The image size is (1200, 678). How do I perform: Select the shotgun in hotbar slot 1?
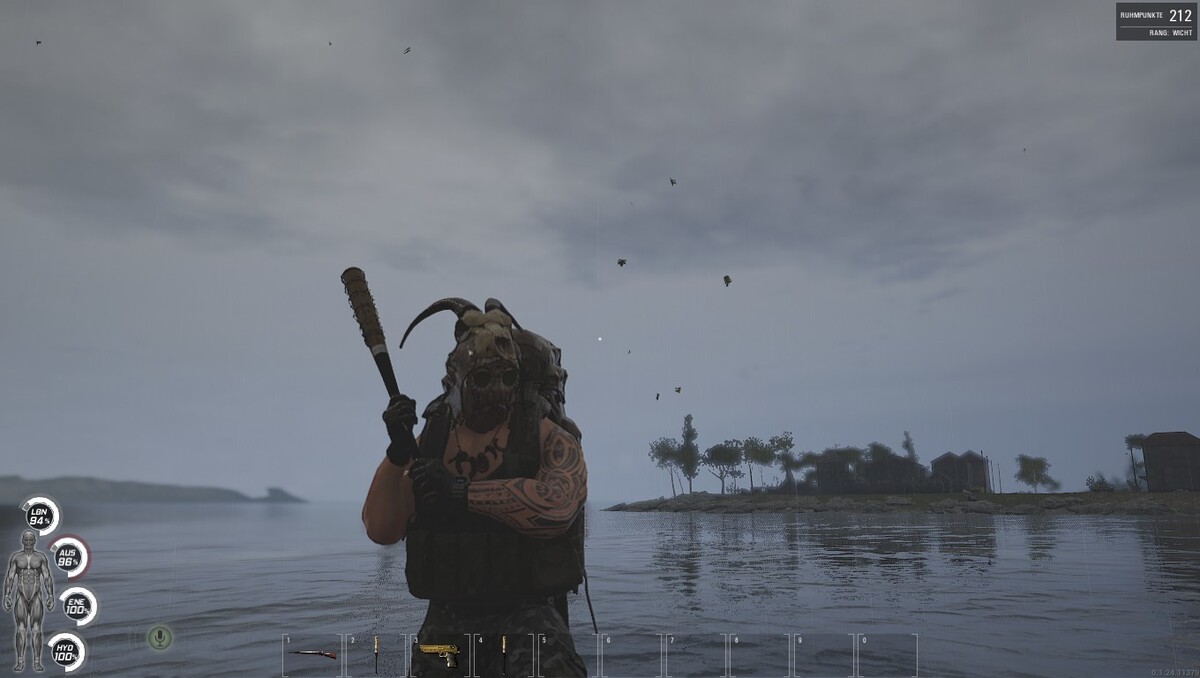(x=313, y=654)
